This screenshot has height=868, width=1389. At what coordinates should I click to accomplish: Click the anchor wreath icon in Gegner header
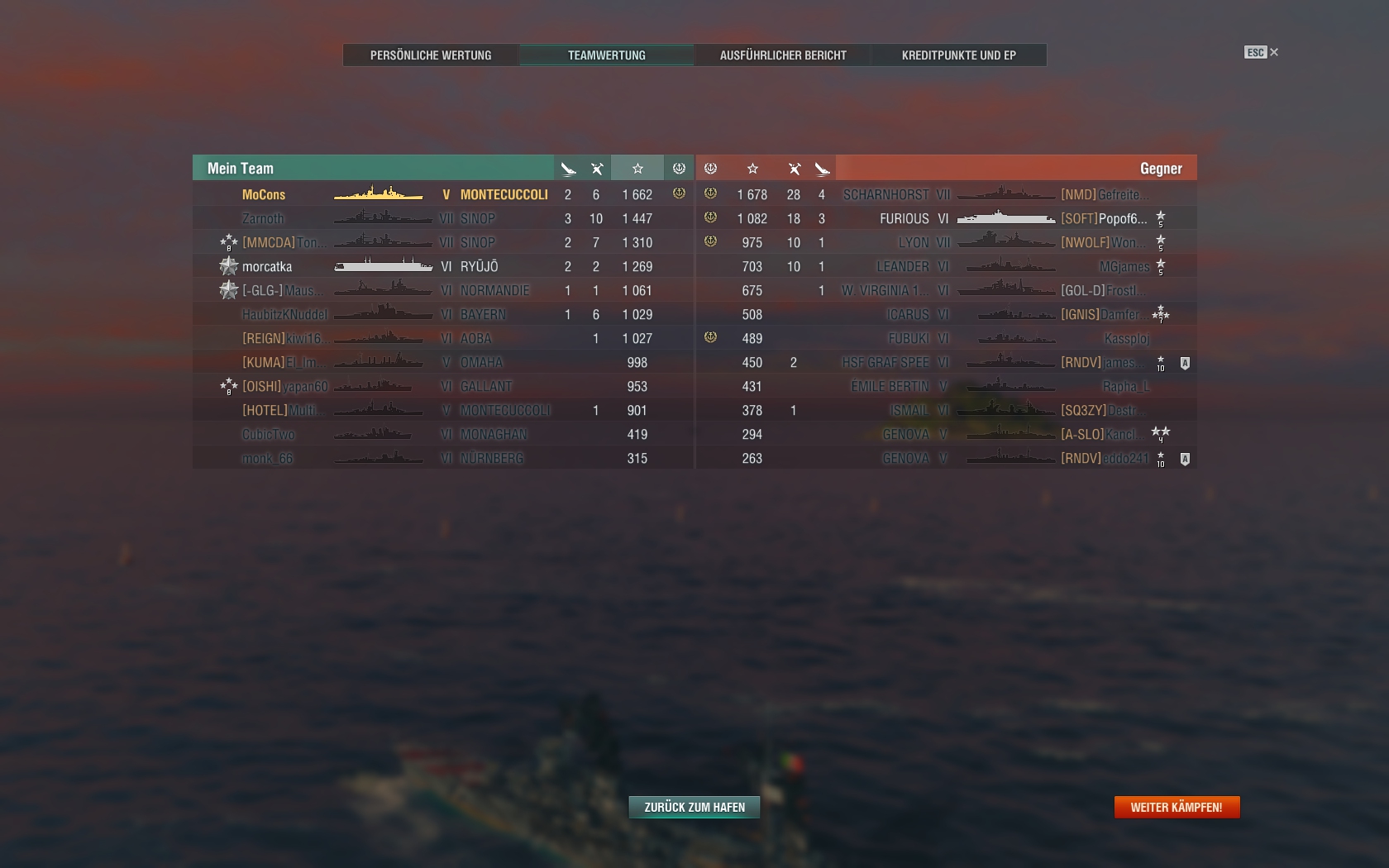709,168
